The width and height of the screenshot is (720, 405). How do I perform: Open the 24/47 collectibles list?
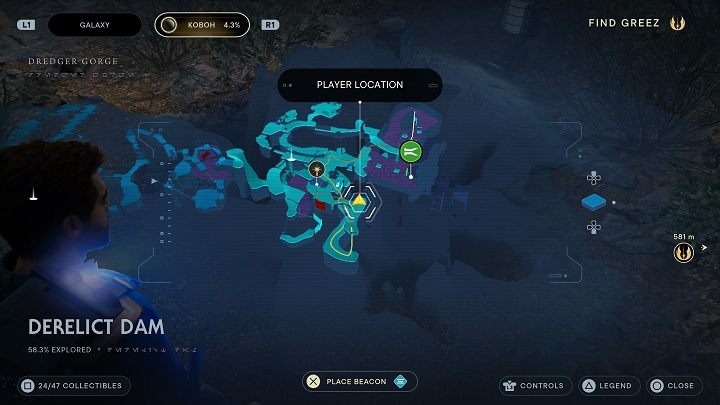coord(73,385)
